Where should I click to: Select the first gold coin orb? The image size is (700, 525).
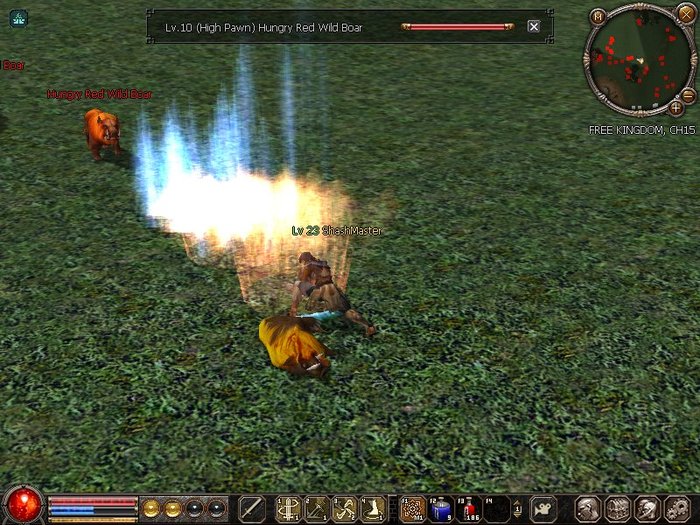151,507
